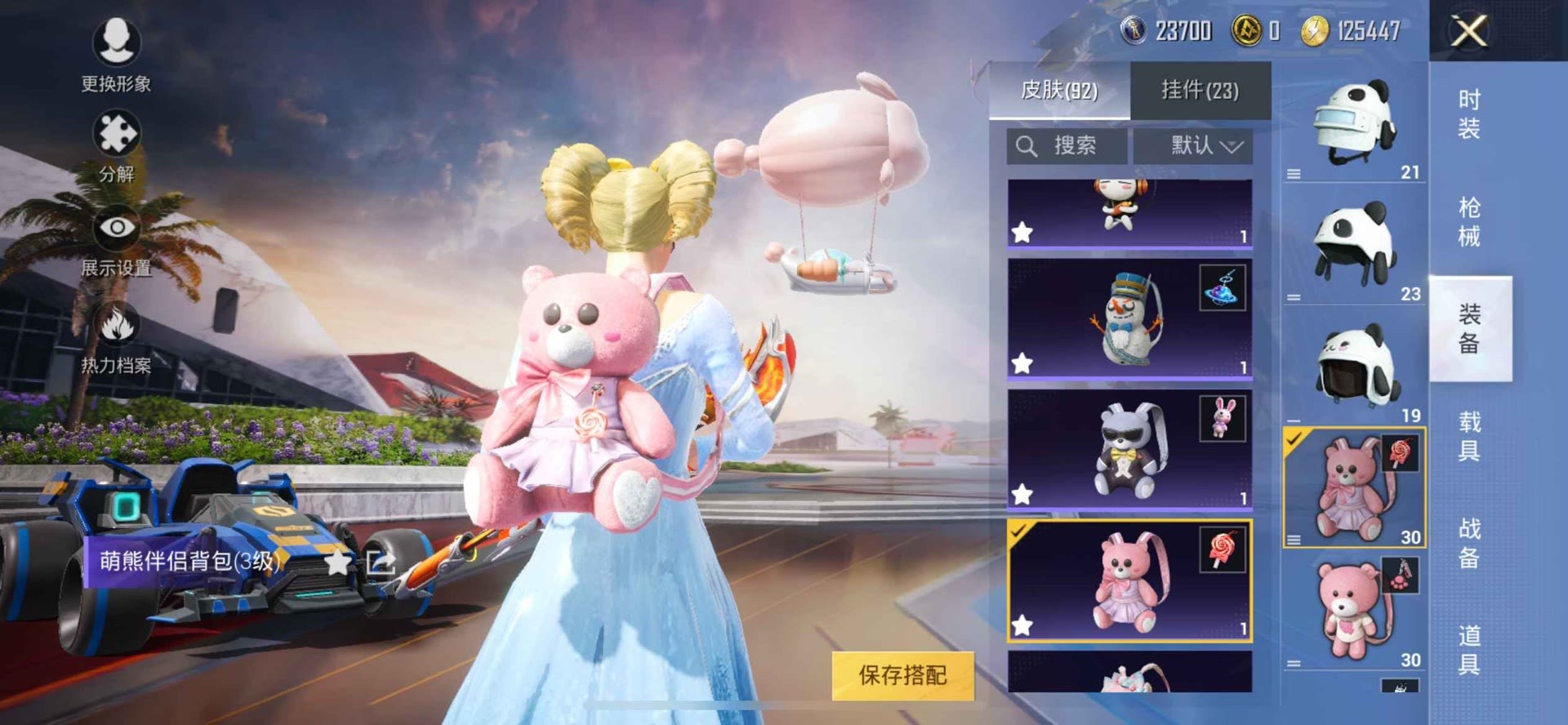Open 更换形象 (change appearance)

coord(116,43)
